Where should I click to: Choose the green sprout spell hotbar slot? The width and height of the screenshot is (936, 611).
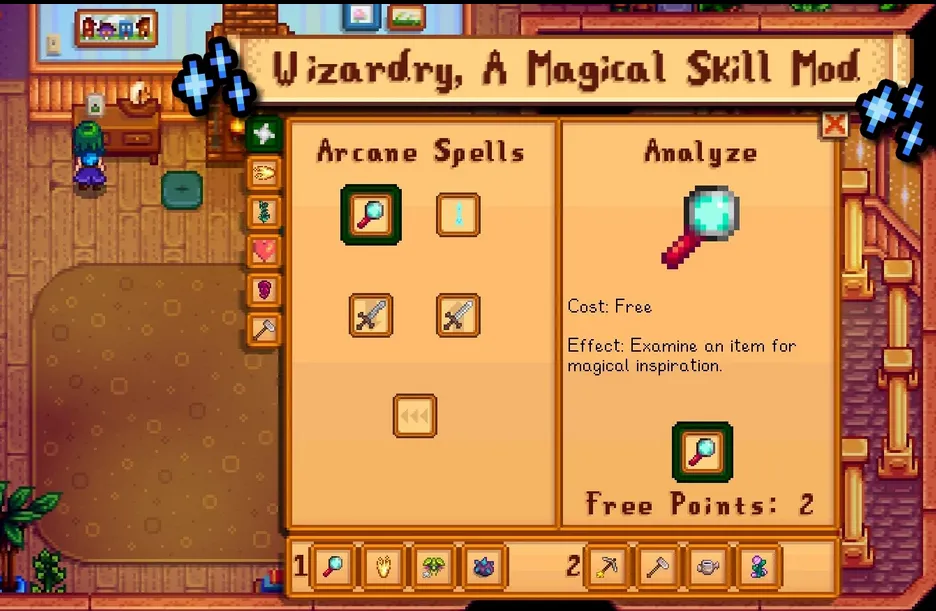click(x=433, y=568)
